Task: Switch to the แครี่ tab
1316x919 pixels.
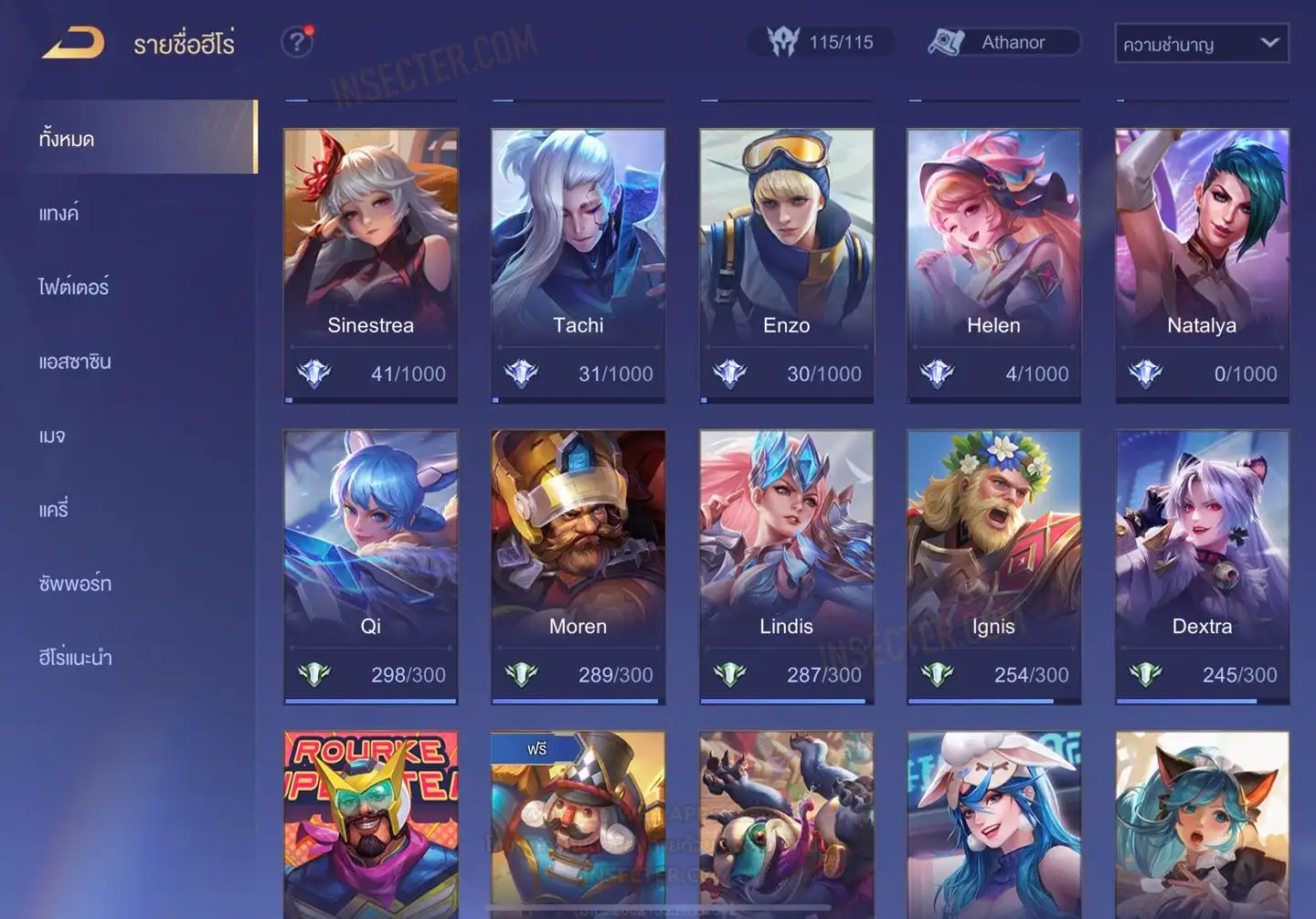Action: click(x=54, y=510)
